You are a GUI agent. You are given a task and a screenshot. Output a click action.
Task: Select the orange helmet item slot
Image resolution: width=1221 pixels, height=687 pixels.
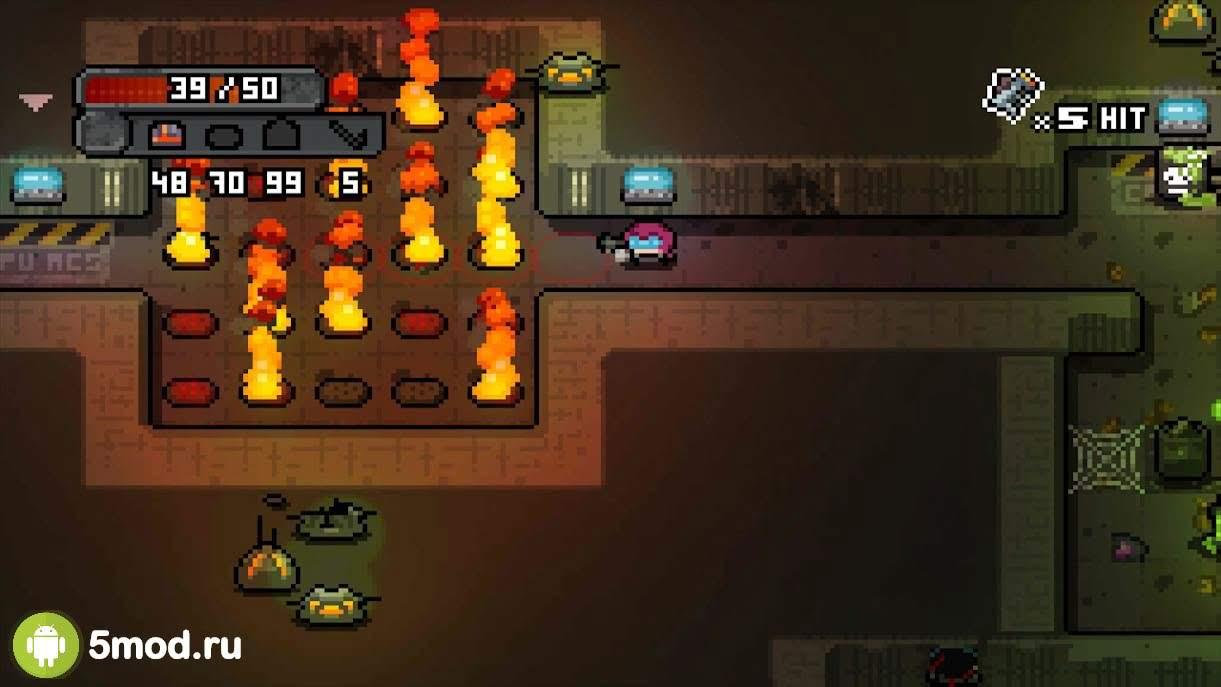pyautogui.click(x=166, y=135)
